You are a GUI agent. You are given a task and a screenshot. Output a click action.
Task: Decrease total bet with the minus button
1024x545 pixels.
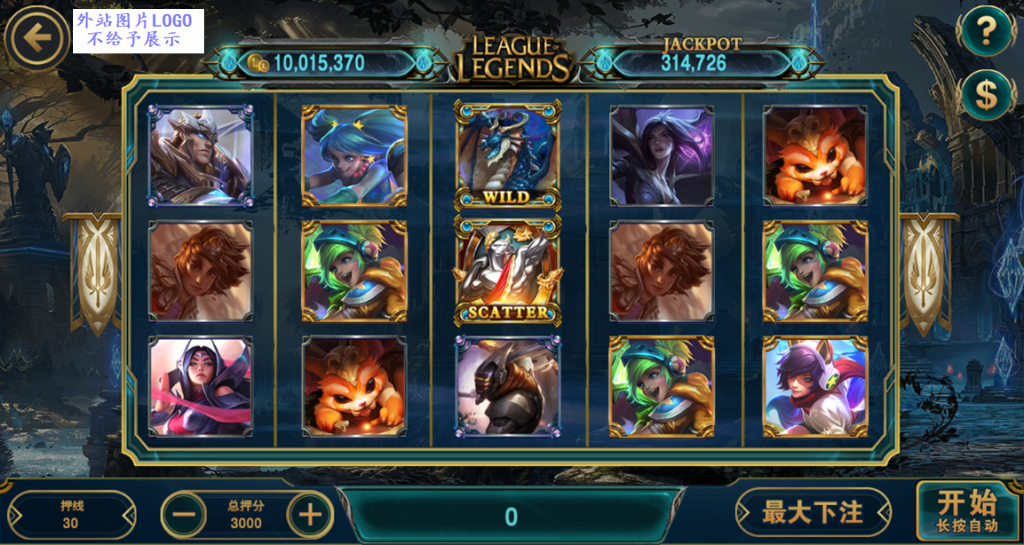click(x=184, y=515)
